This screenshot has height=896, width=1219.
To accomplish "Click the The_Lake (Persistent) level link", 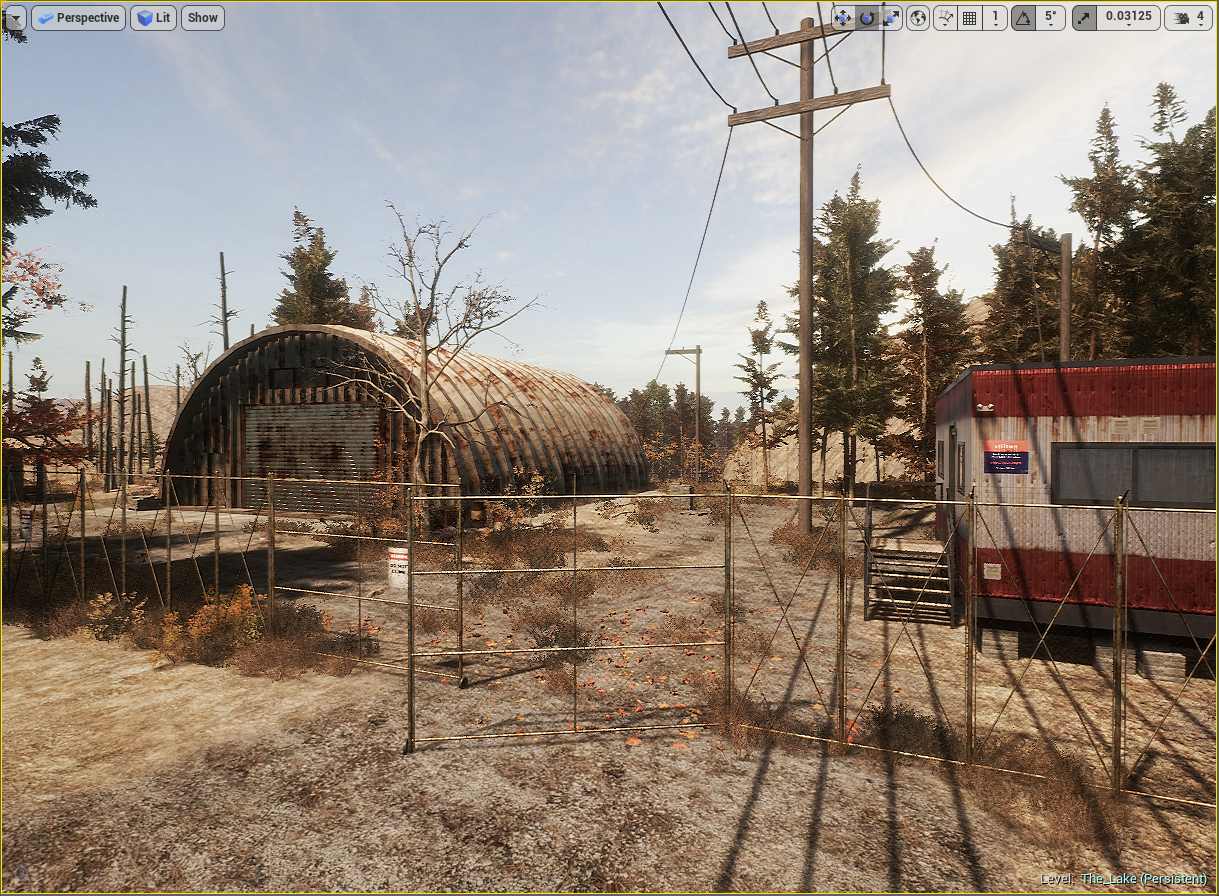I will 1143,879.
